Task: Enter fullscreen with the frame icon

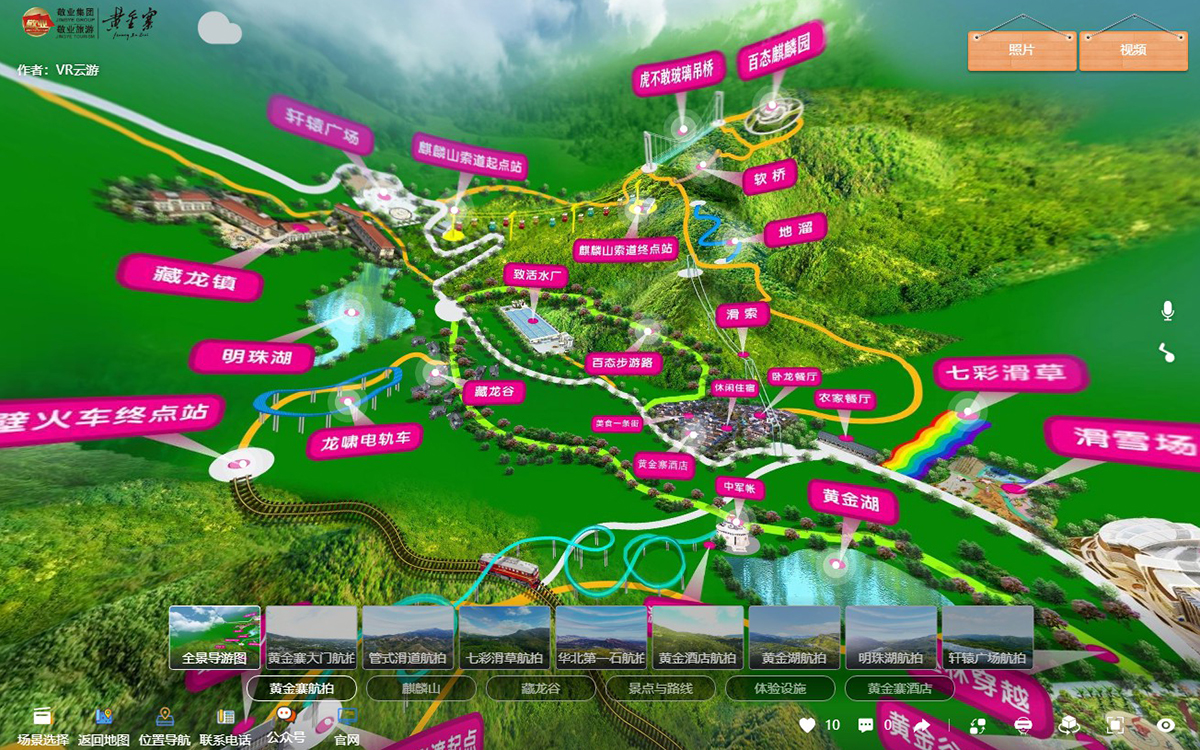Action: click(1116, 725)
